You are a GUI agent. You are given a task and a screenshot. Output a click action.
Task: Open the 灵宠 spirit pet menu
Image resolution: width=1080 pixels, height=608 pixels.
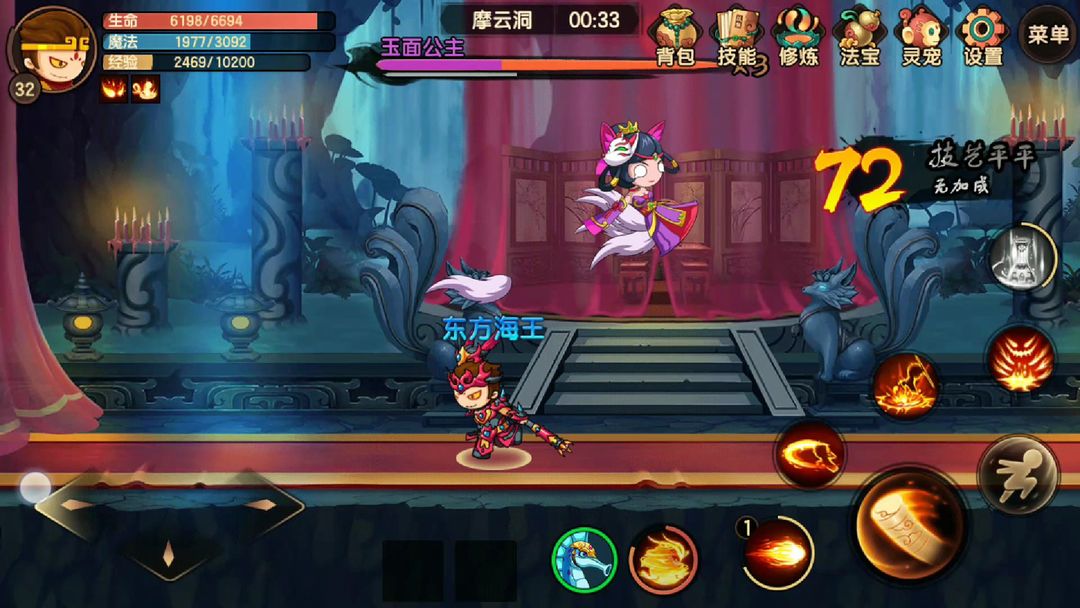pos(919,36)
